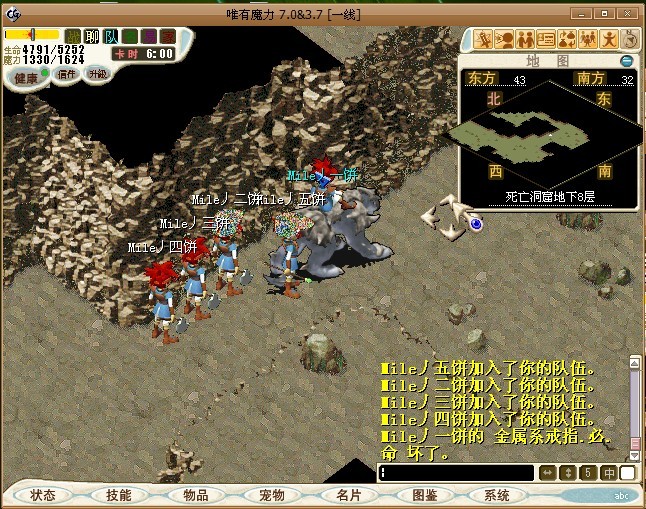Click the 升級 level-up button
This screenshot has height=509, width=646.
[98, 74]
